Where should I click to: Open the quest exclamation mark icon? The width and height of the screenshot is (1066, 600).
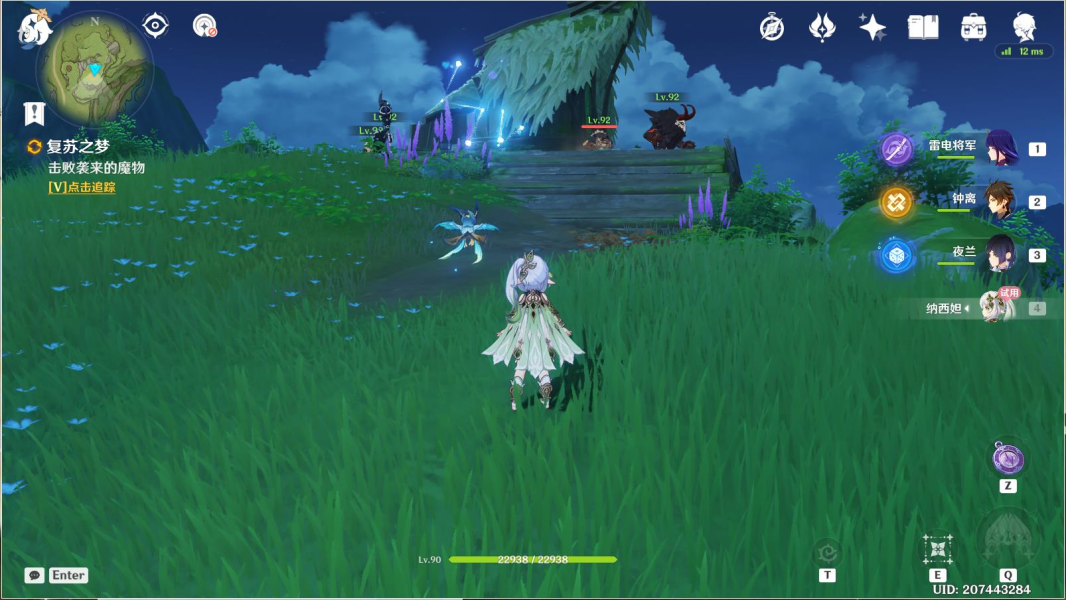pos(35,112)
